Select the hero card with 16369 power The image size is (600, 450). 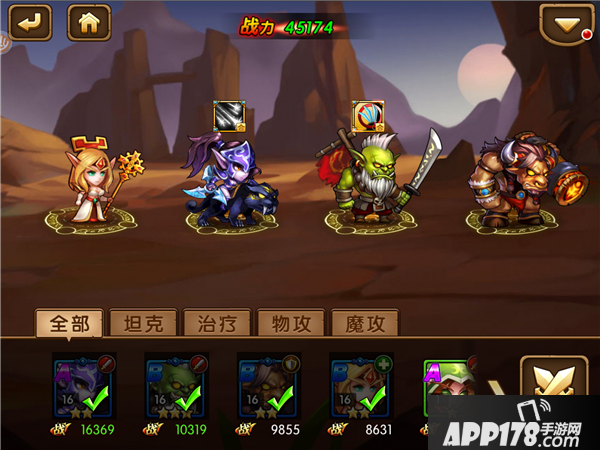[x=85, y=387]
